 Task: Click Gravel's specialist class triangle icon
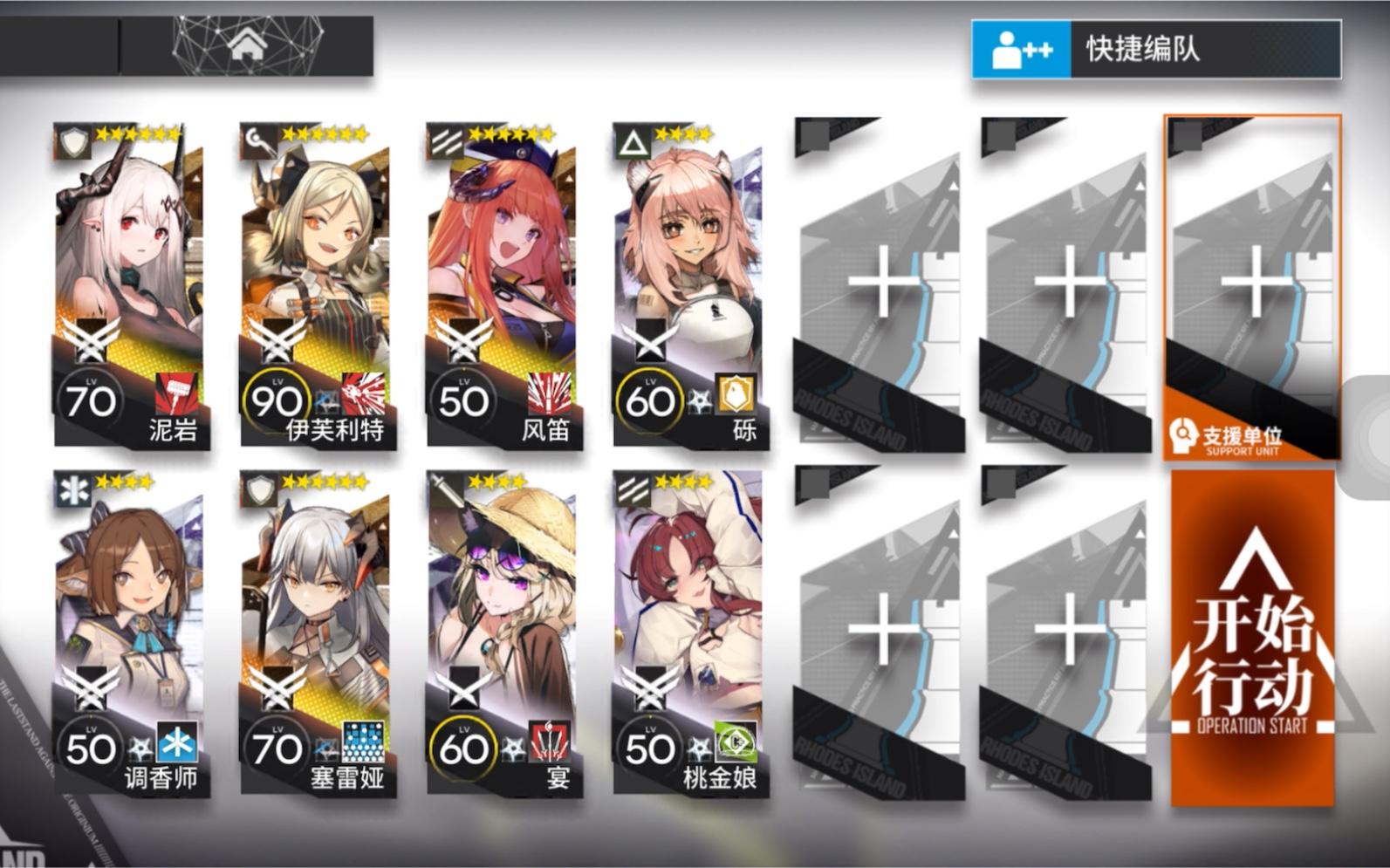pos(633,138)
